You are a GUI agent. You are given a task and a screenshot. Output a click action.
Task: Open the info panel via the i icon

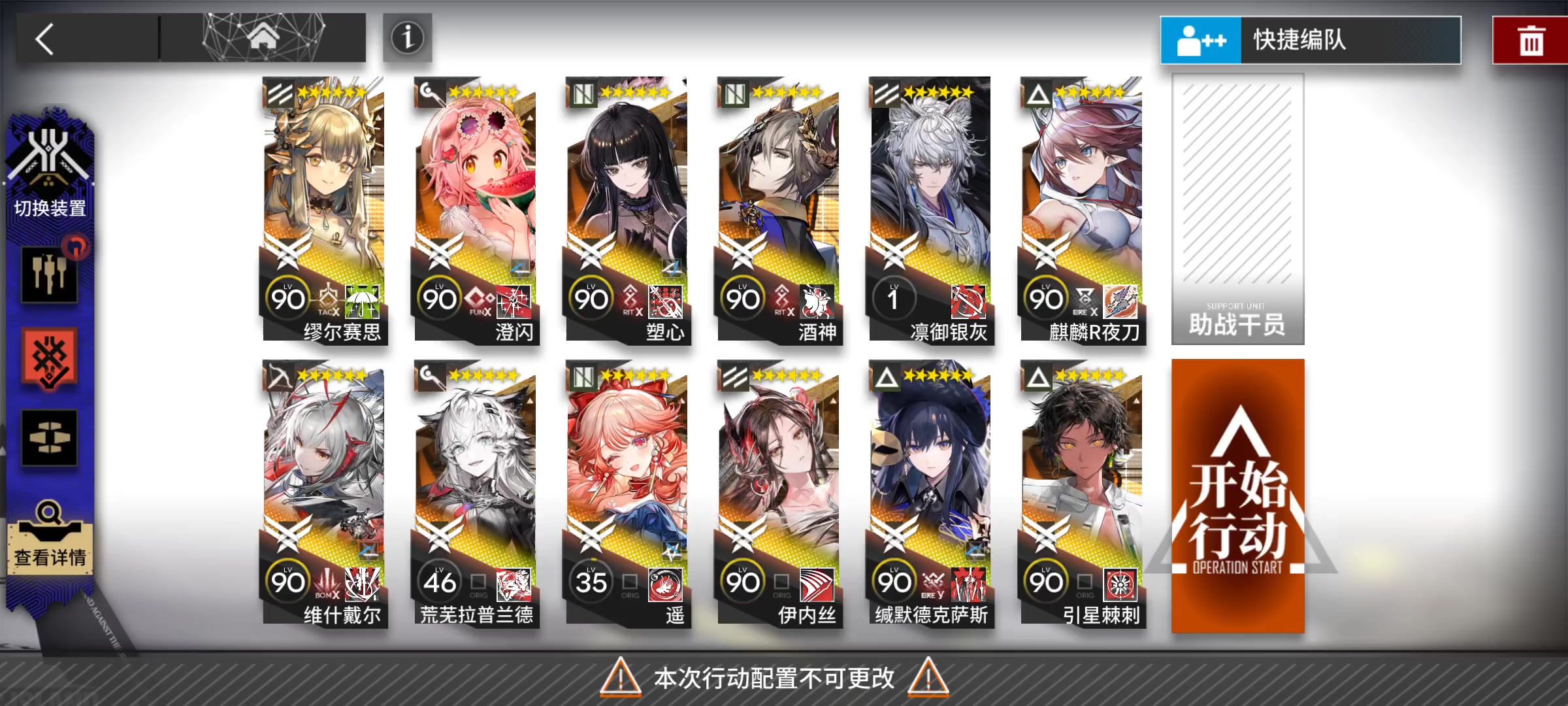(x=406, y=39)
